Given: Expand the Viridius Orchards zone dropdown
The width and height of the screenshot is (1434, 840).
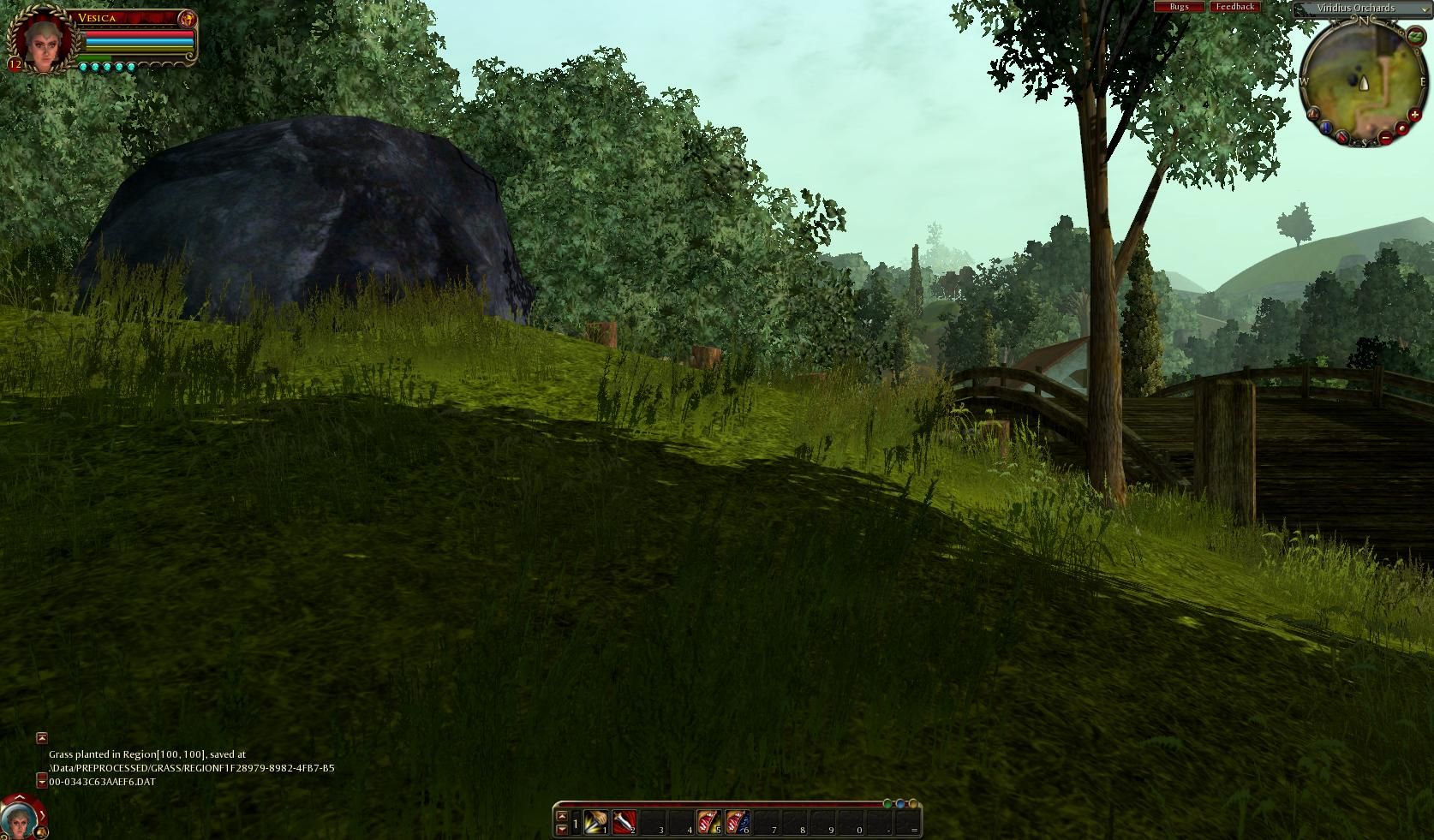Looking at the screenshot, I should tap(1425, 9).
